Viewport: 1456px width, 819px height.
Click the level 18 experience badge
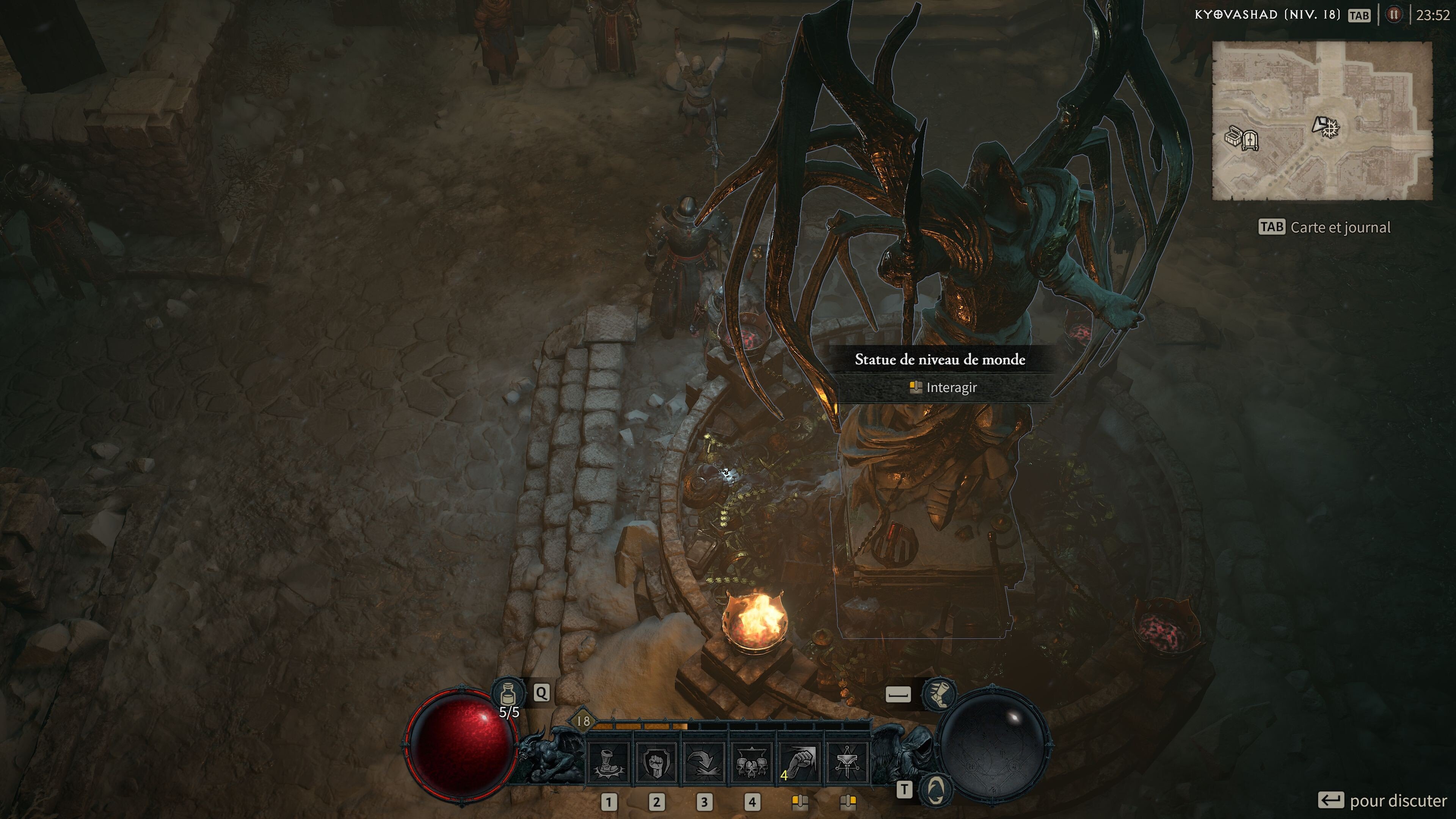tap(583, 721)
